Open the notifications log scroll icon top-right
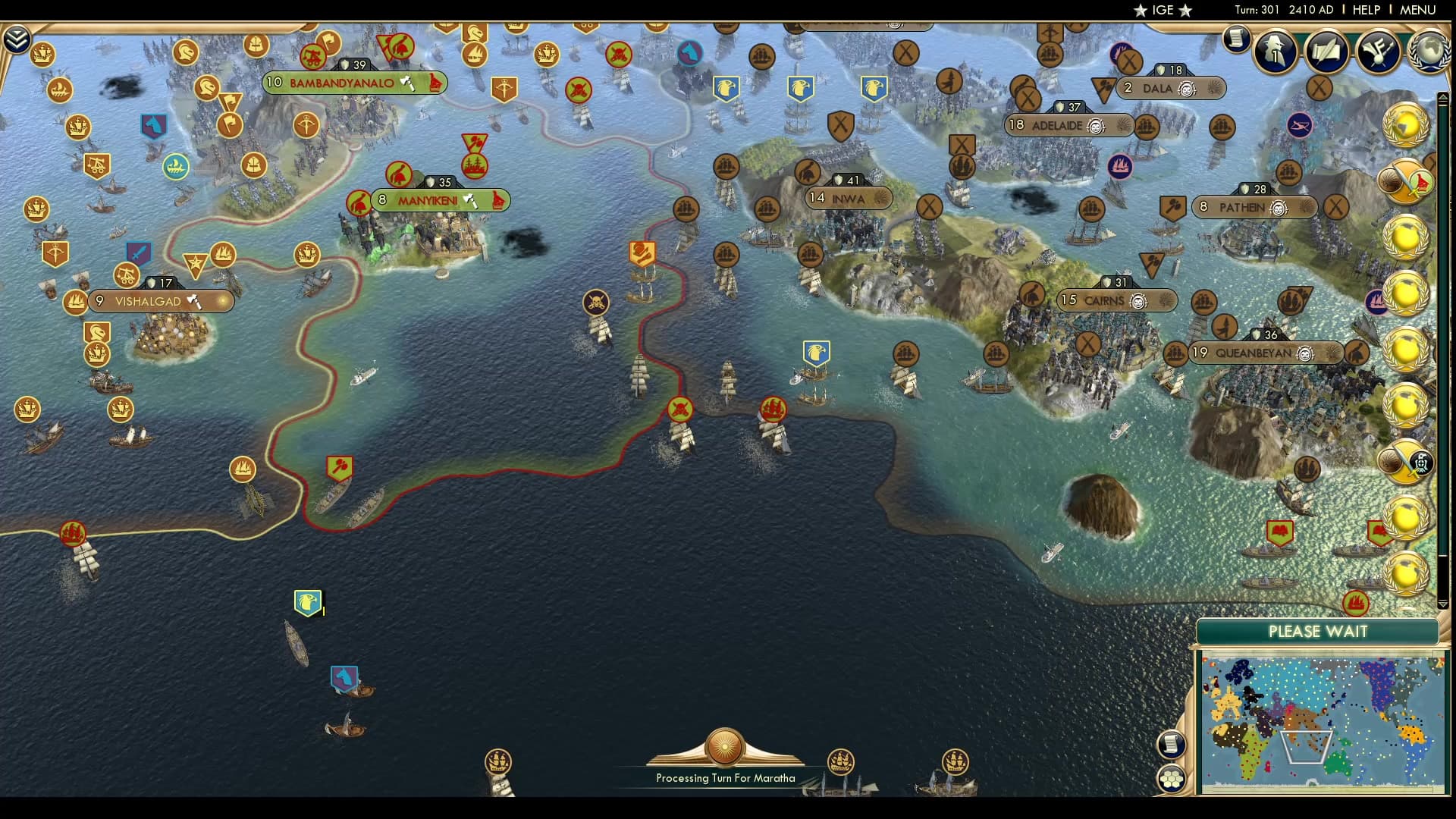Image resolution: width=1456 pixels, height=819 pixels. [x=1236, y=39]
